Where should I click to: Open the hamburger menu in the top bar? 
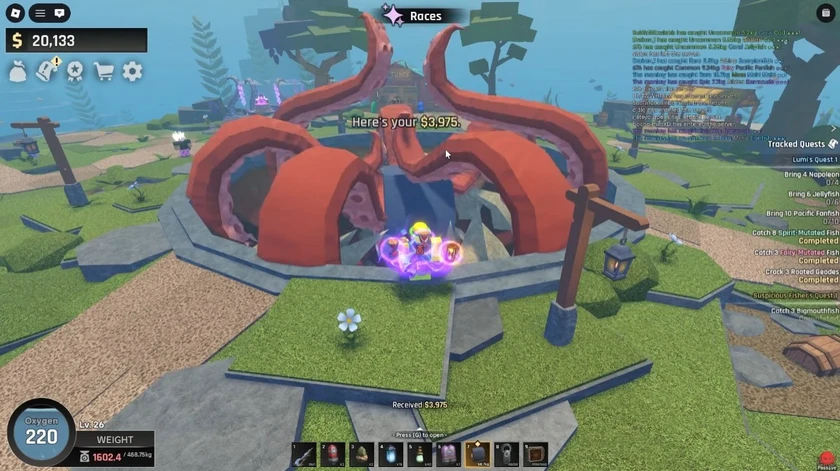pyautogui.click(x=38, y=13)
